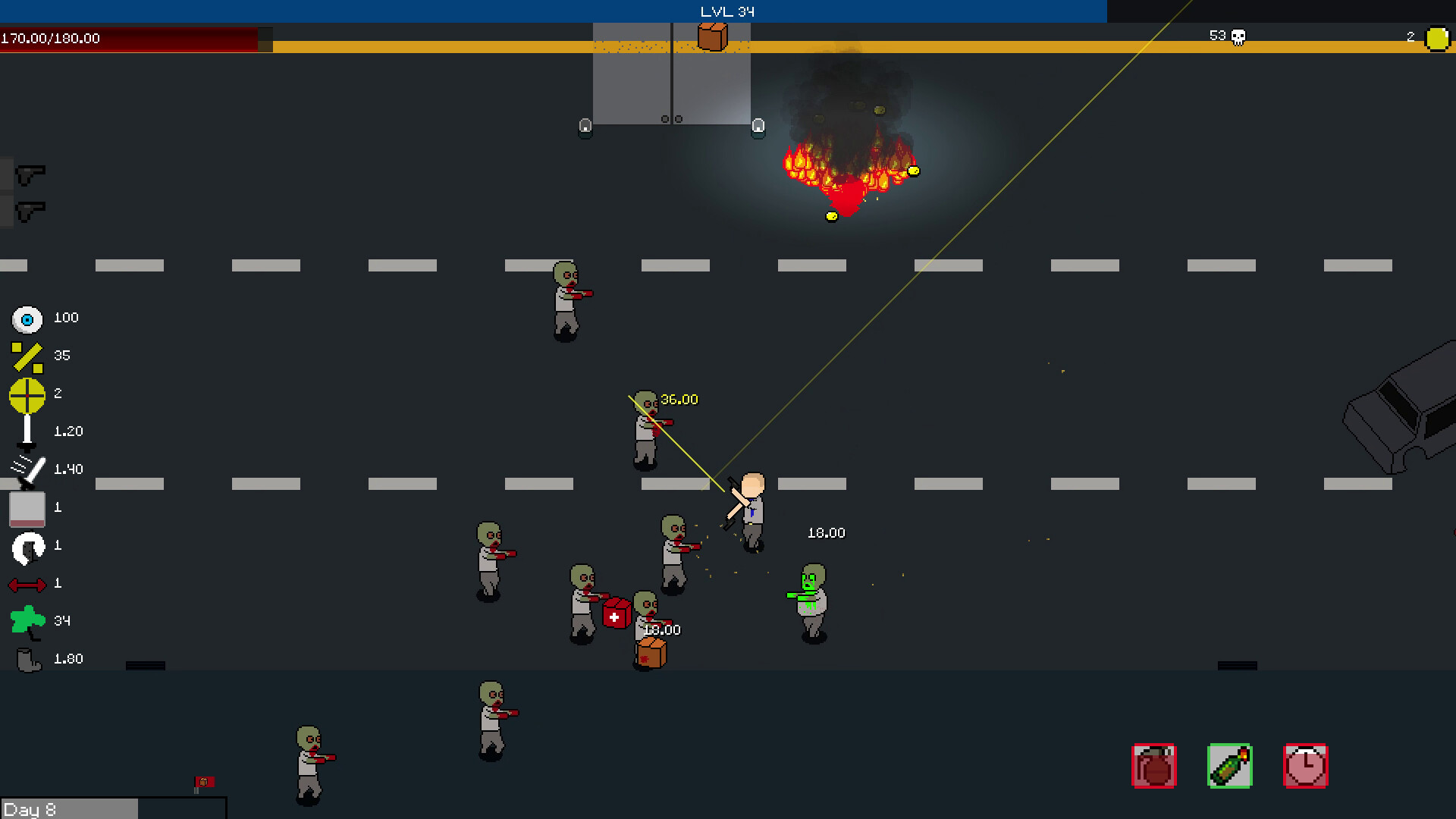The image size is (1456, 819).
Task: Click the skull kill counter
Action: [1238, 36]
